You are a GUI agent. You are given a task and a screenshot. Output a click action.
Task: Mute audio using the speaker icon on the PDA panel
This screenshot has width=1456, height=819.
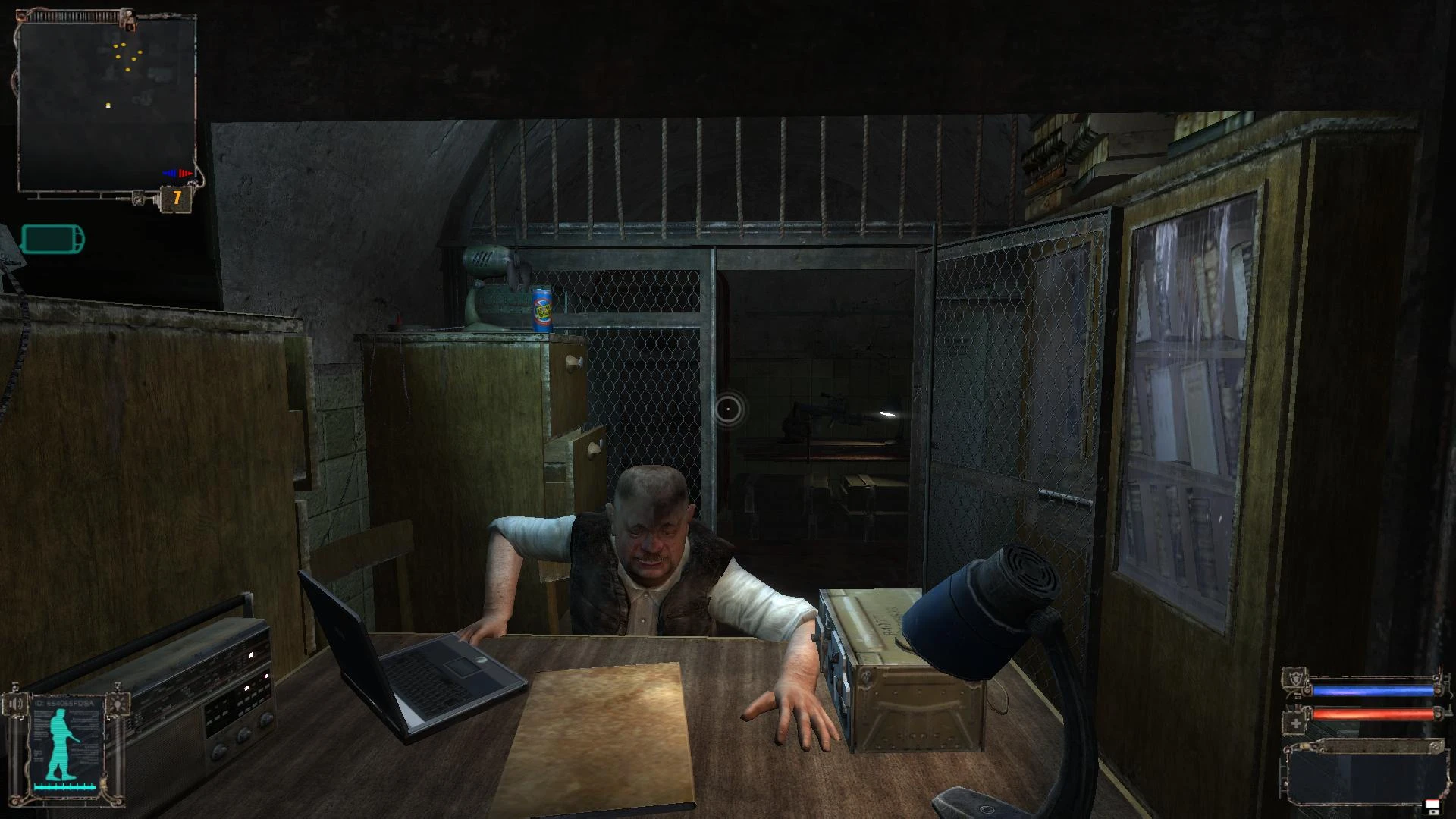coord(15,703)
